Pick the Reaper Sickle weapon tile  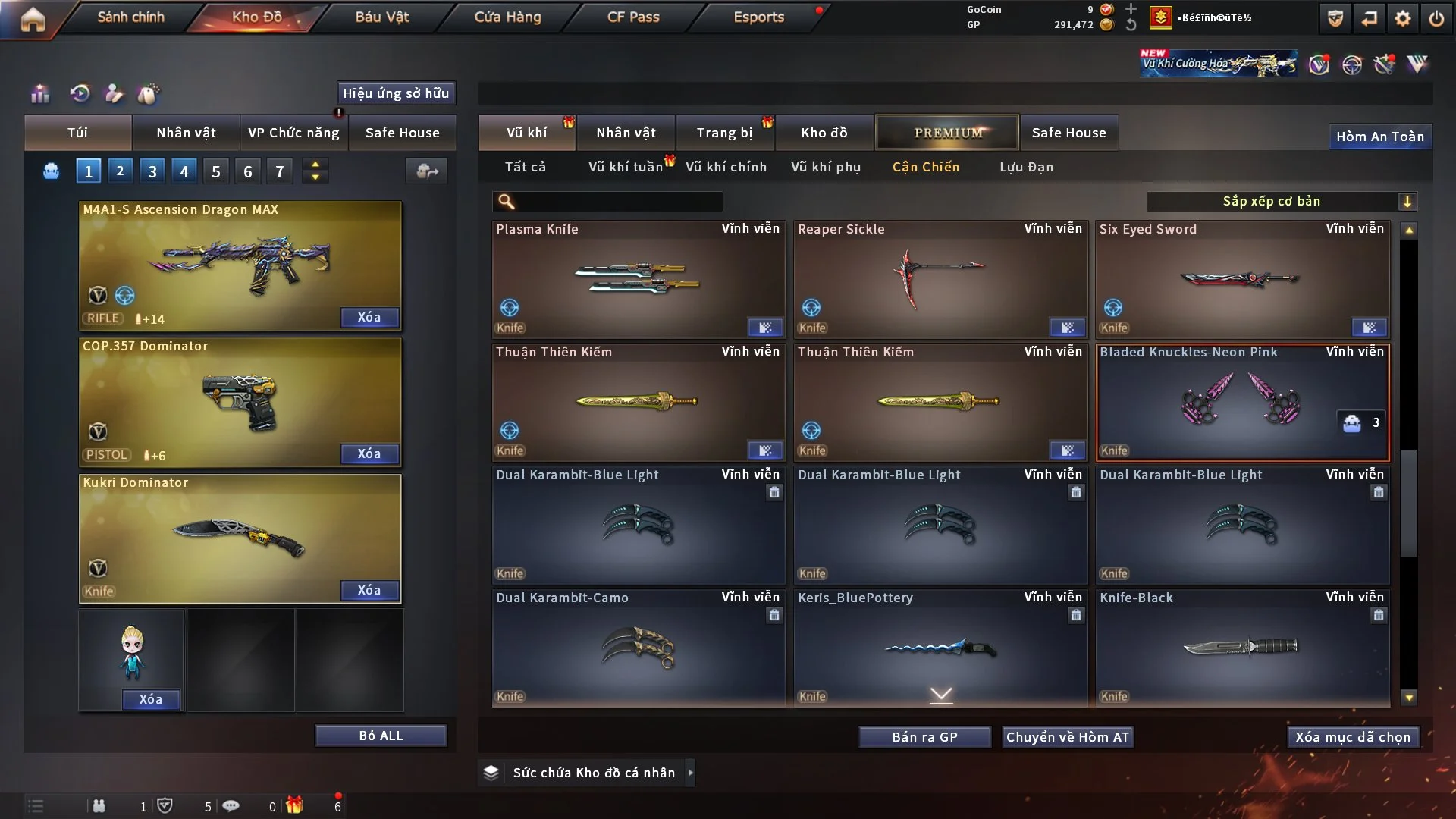point(940,279)
